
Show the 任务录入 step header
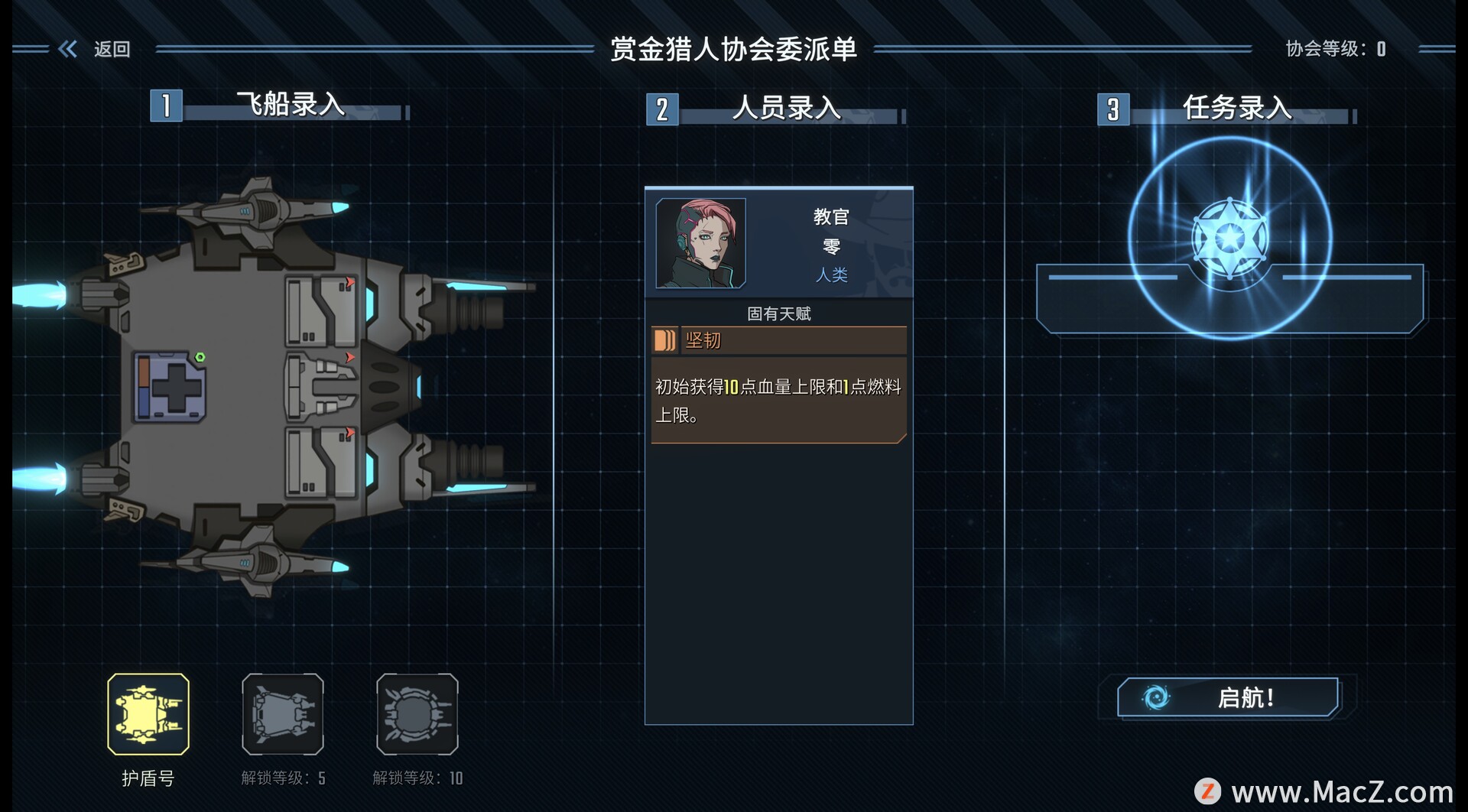click(1236, 109)
